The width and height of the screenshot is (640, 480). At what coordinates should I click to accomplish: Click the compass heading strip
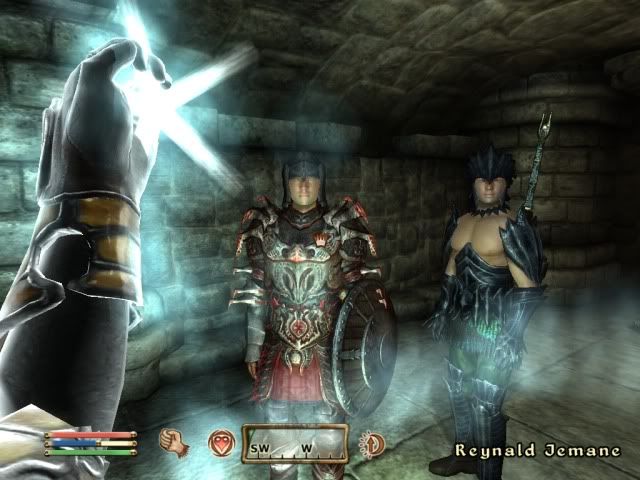point(295,442)
